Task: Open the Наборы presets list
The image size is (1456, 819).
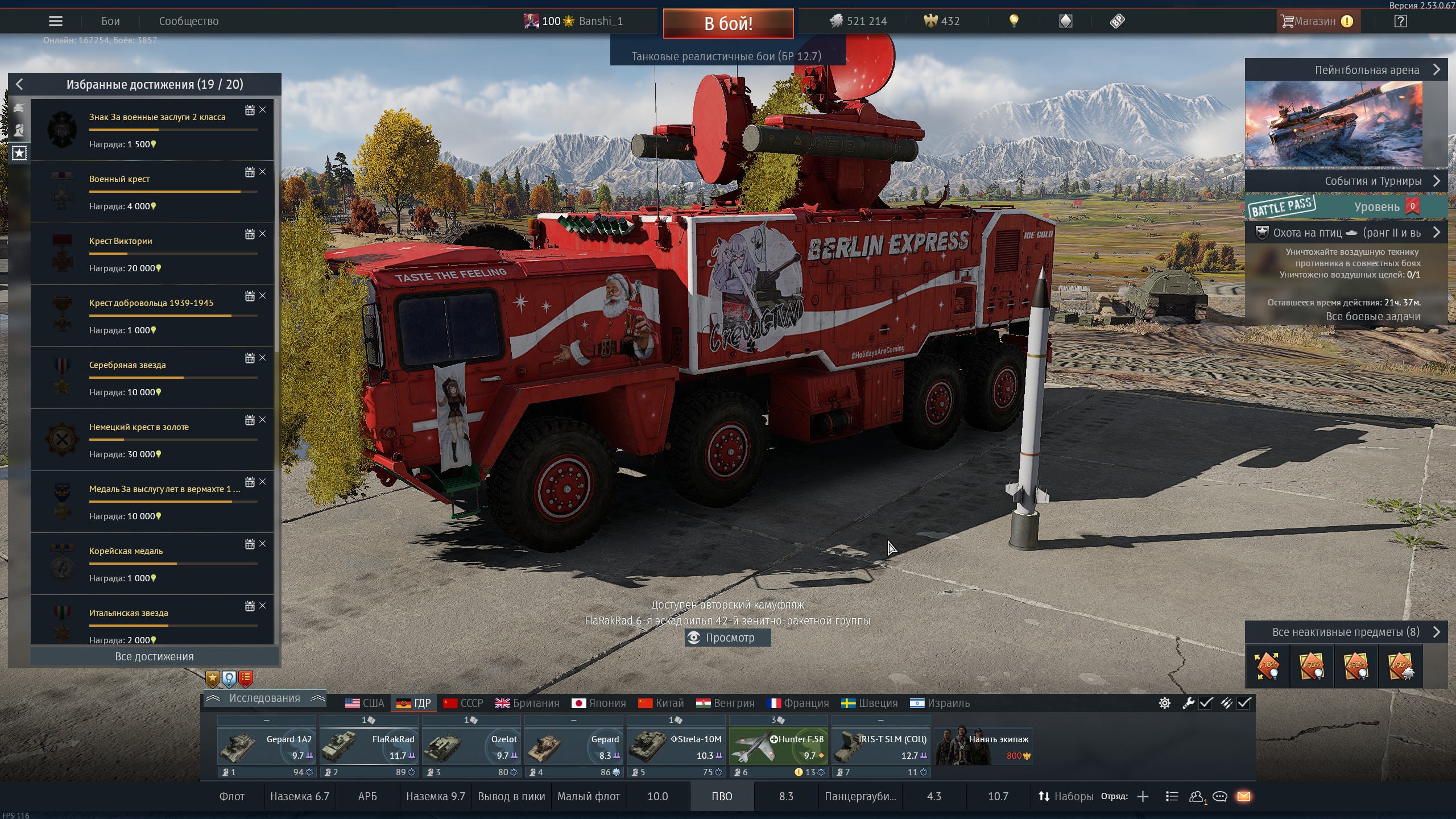Action: click(x=1066, y=796)
